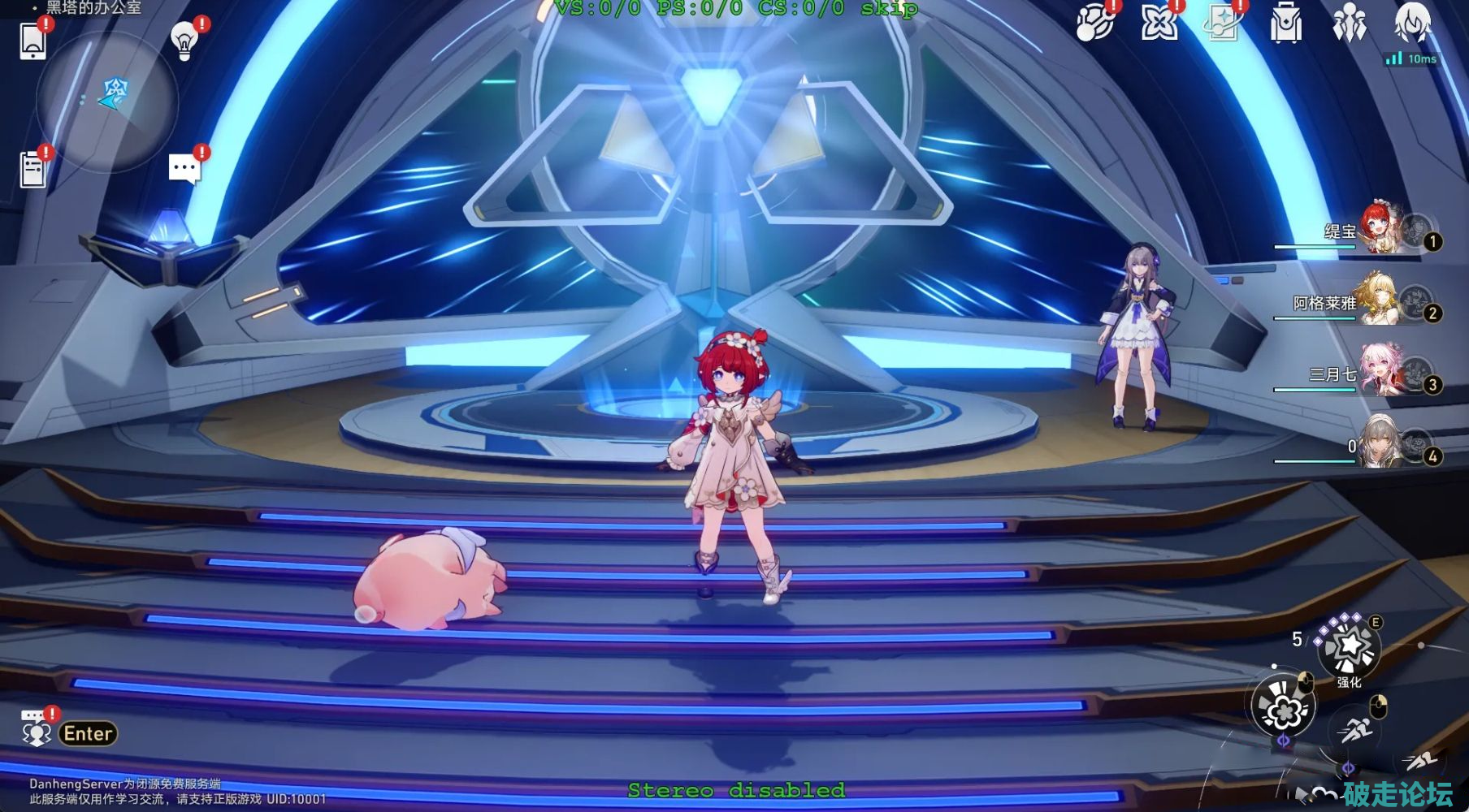Open the team setup icon
This screenshot has width=1469, height=812.
click(x=1349, y=23)
